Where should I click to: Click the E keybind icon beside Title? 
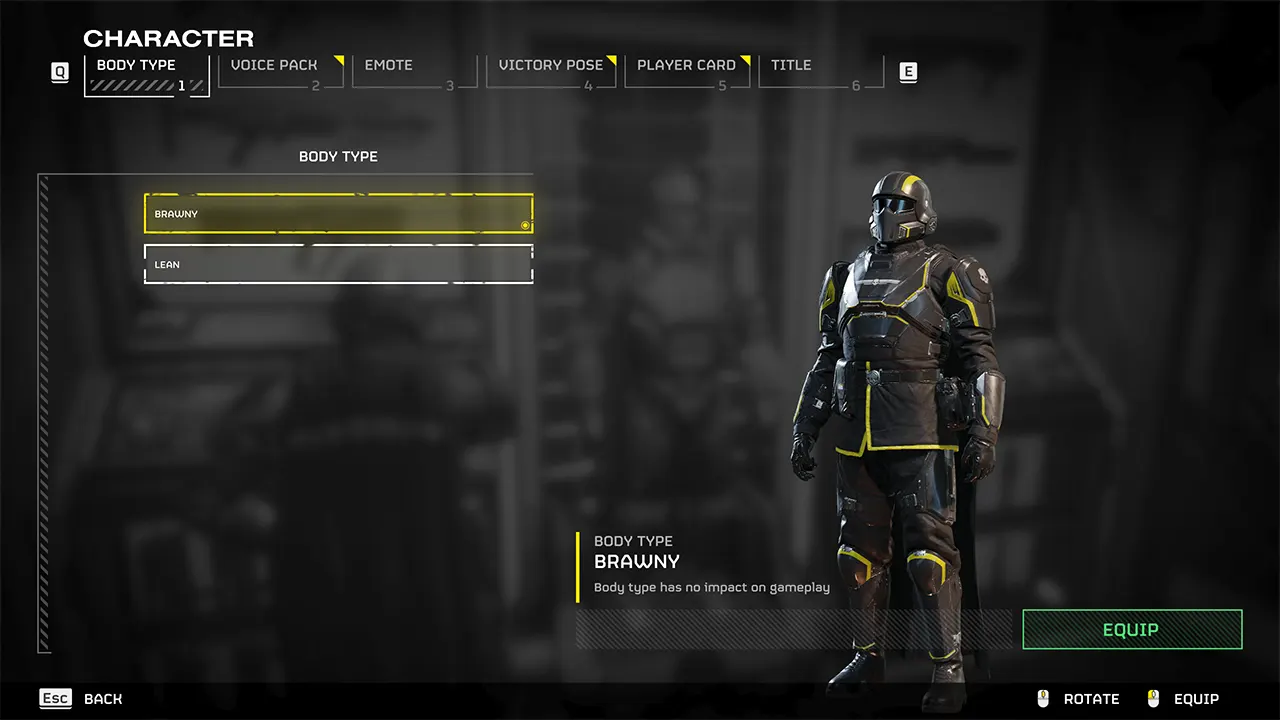tap(908, 72)
